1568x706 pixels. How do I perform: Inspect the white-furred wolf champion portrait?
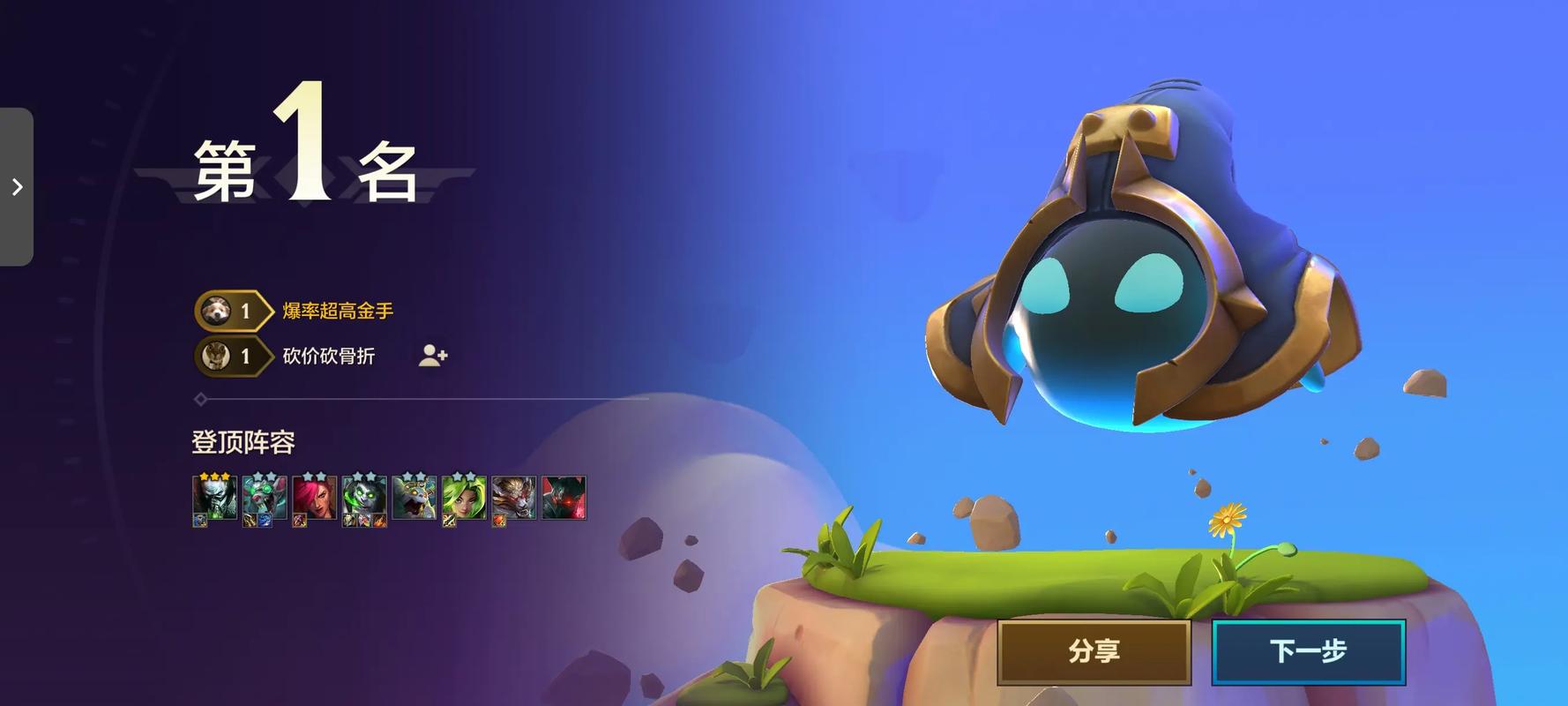[x=513, y=498]
